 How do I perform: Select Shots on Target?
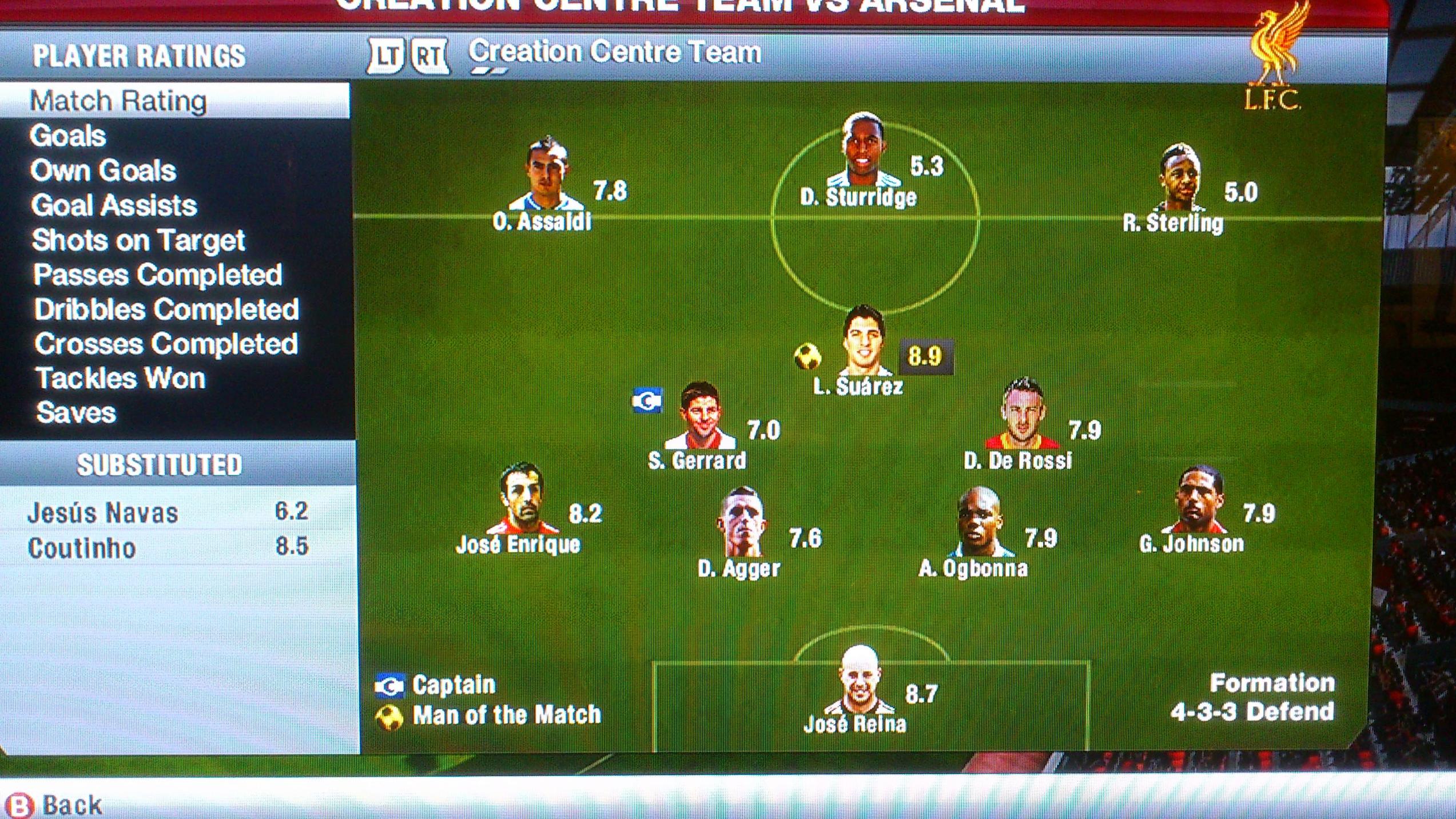pyautogui.click(x=138, y=240)
